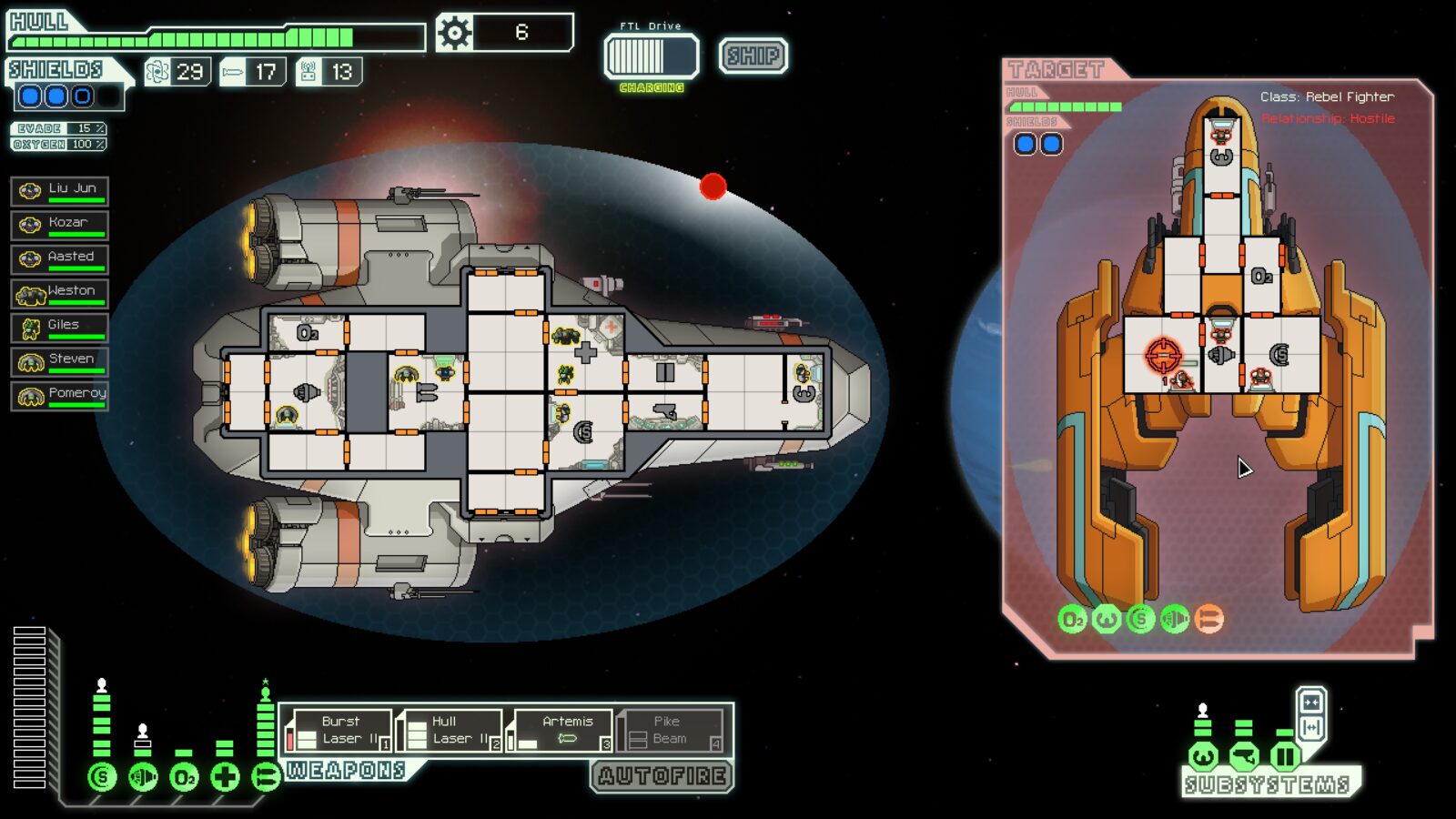Screen dimensions: 1456x819
Task: Toggle the AUTOFIRE button
Action: point(662,776)
